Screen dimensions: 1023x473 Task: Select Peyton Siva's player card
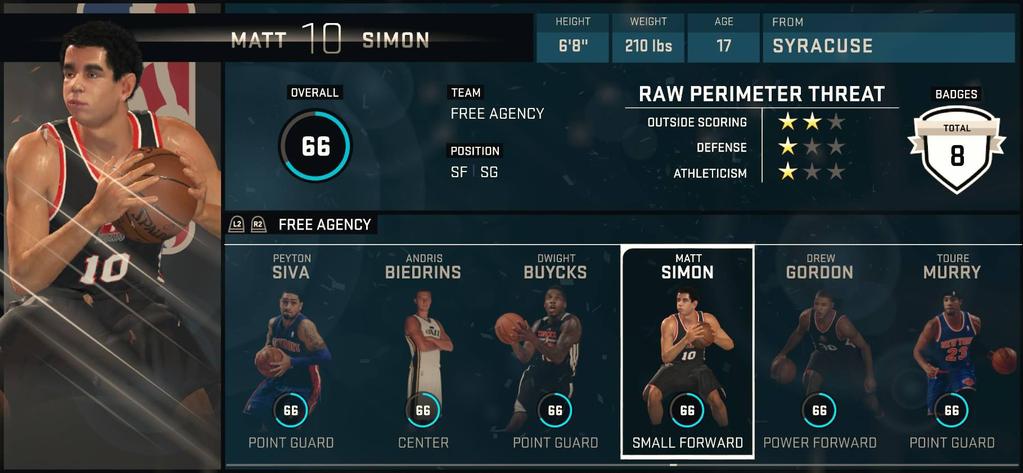(290, 350)
